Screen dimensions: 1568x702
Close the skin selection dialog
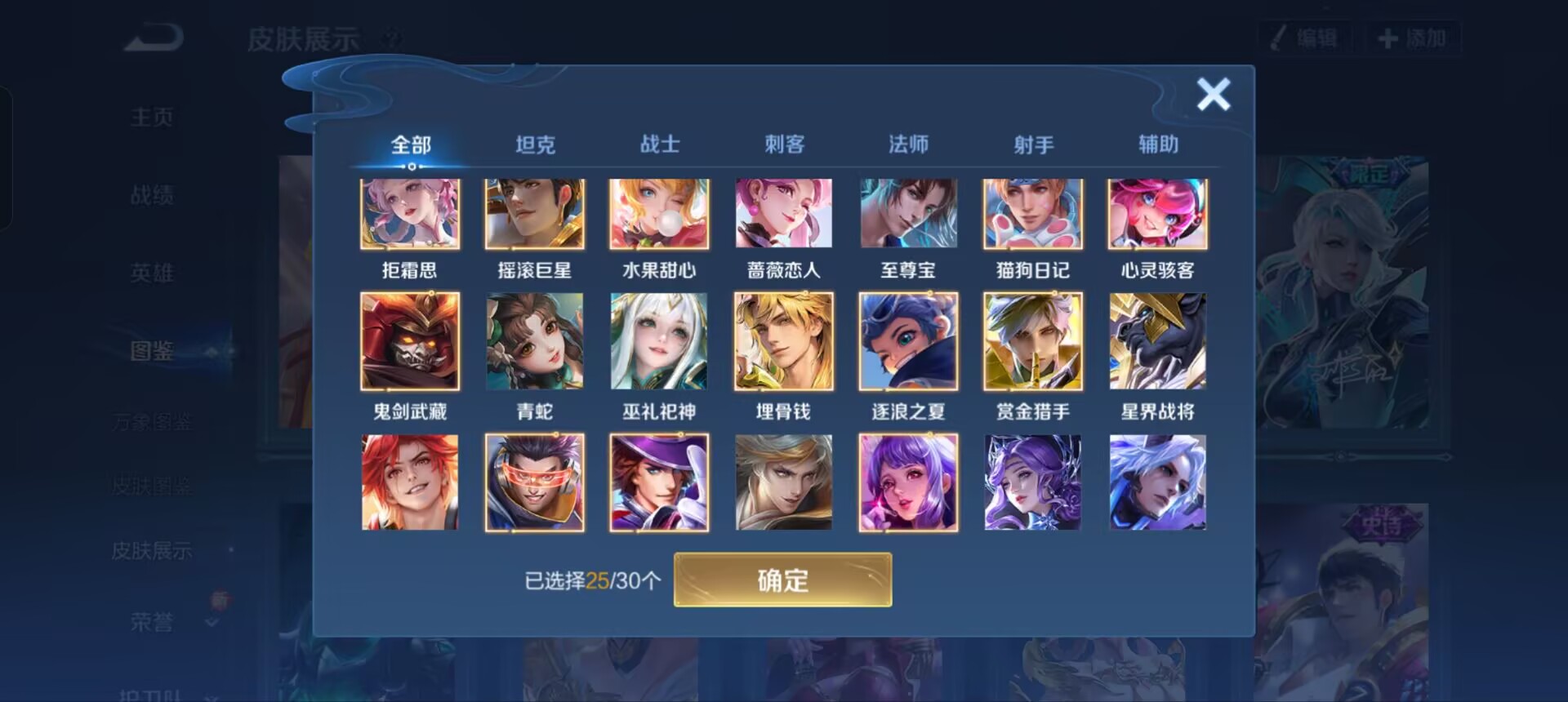click(1214, 94)
